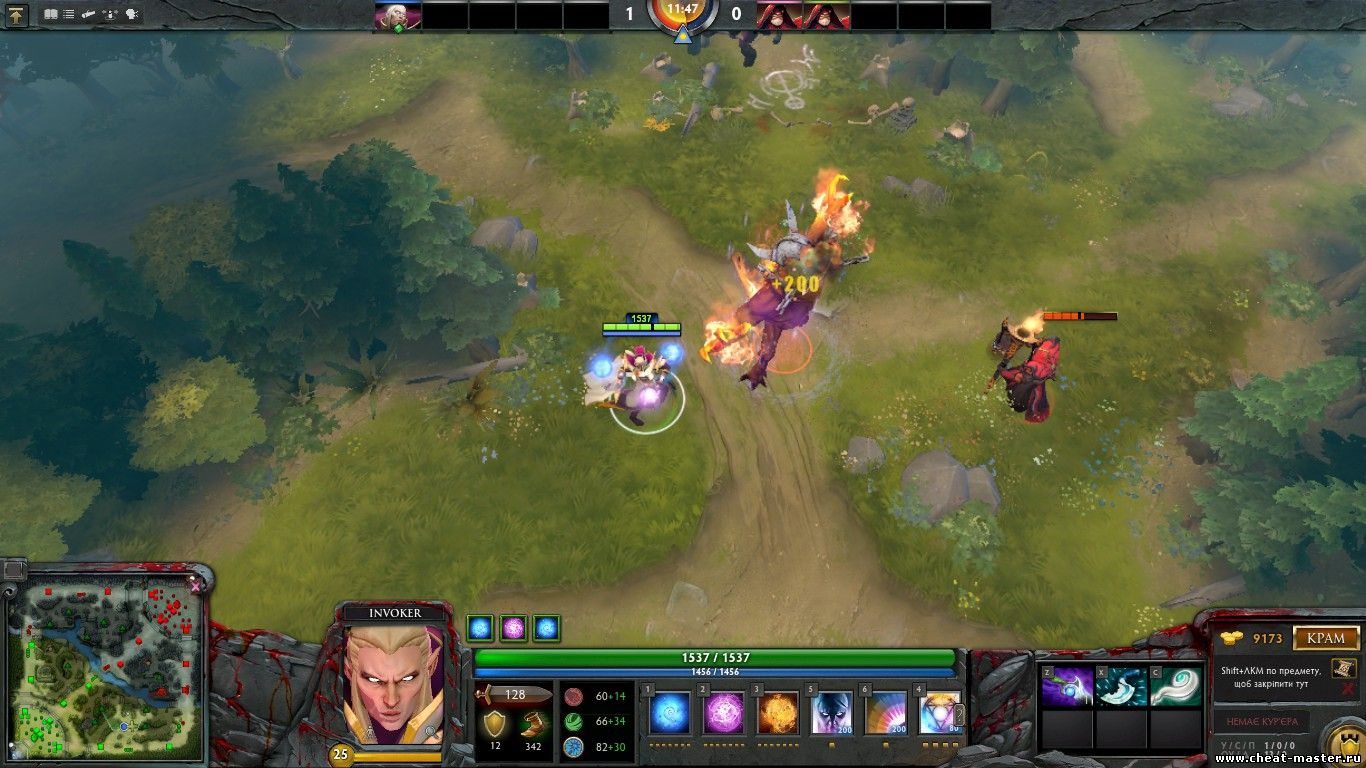The image size is (1366, 768).
Task: Activate the Quas orb ability
Action: click(x=670, y=713)
